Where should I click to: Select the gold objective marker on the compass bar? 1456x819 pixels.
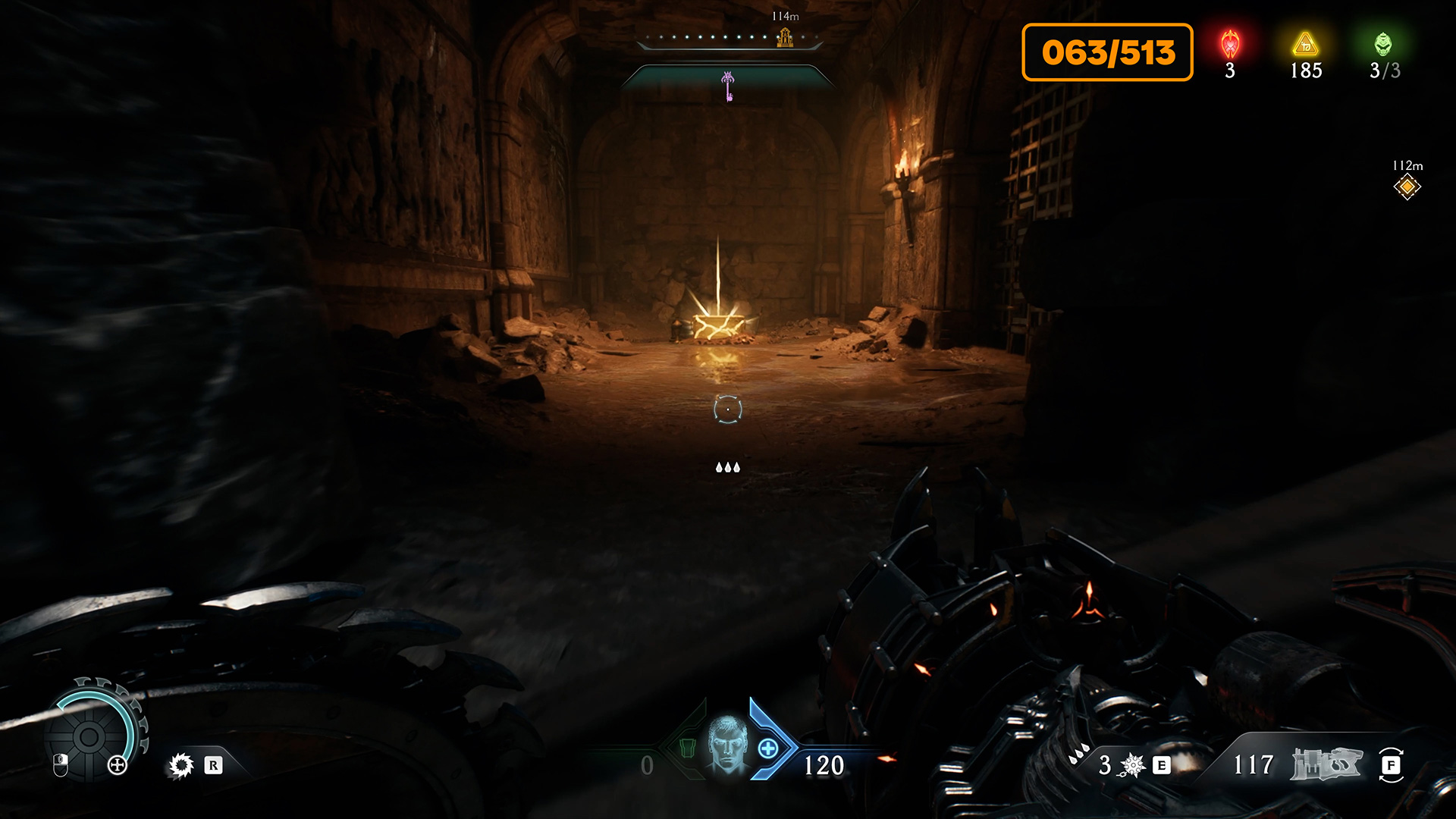(x=785, y=36)
